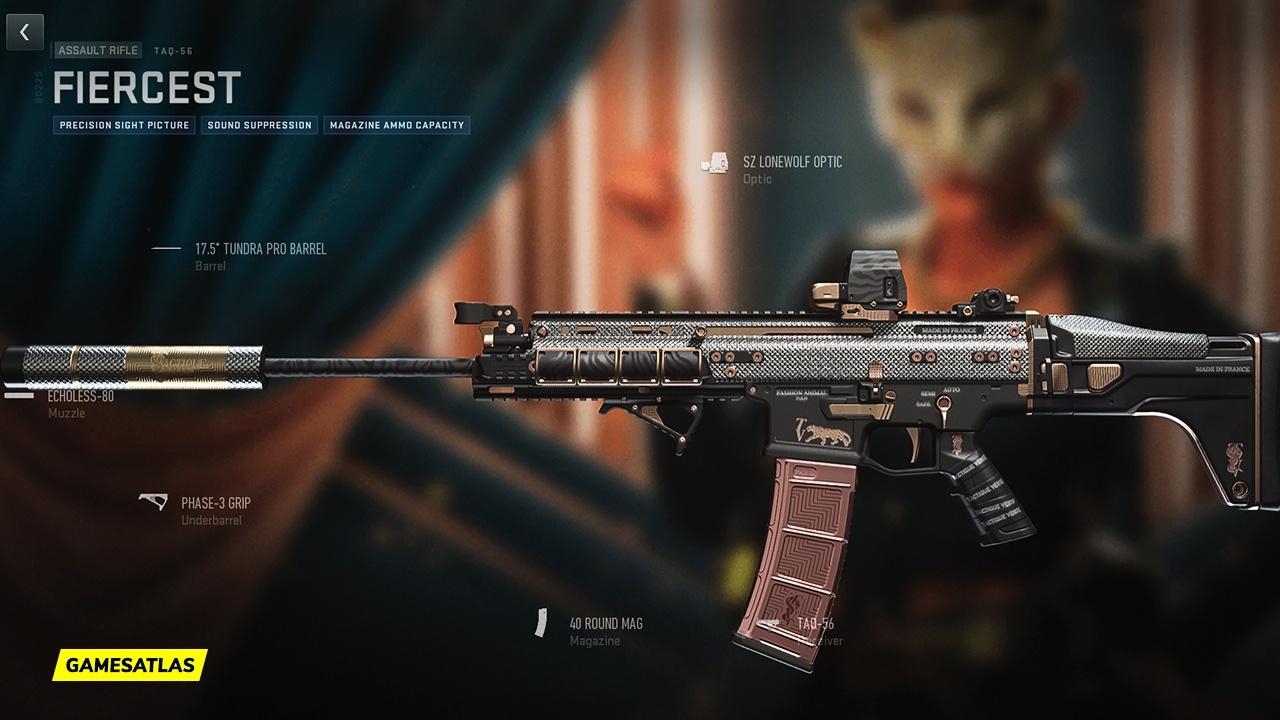Select the Phase-3 Grip underbarrel

[x=215, y=503]
